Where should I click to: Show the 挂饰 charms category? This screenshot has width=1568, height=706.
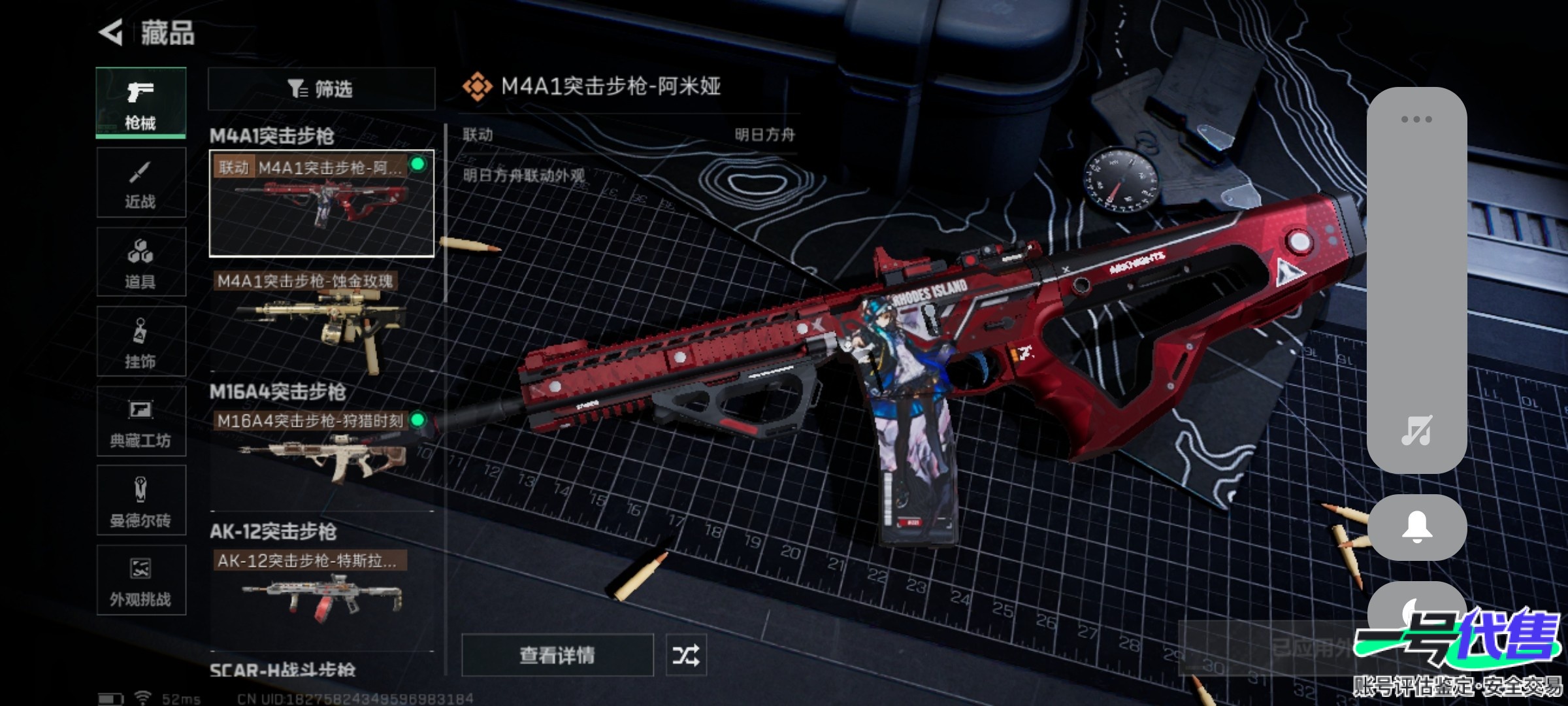140,341
